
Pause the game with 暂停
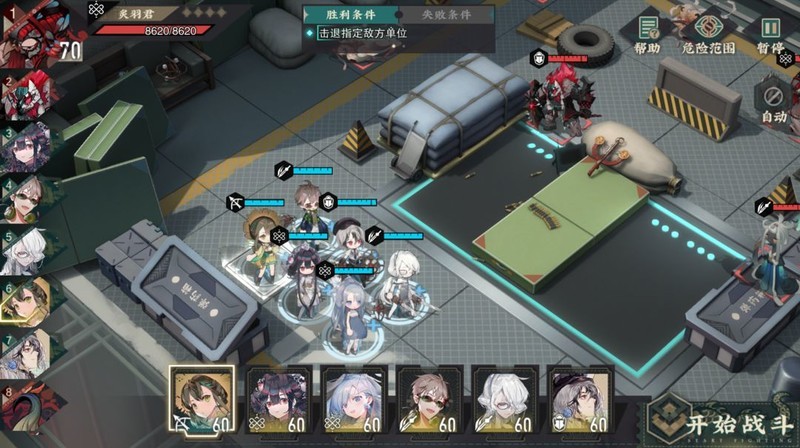point(769,35)
